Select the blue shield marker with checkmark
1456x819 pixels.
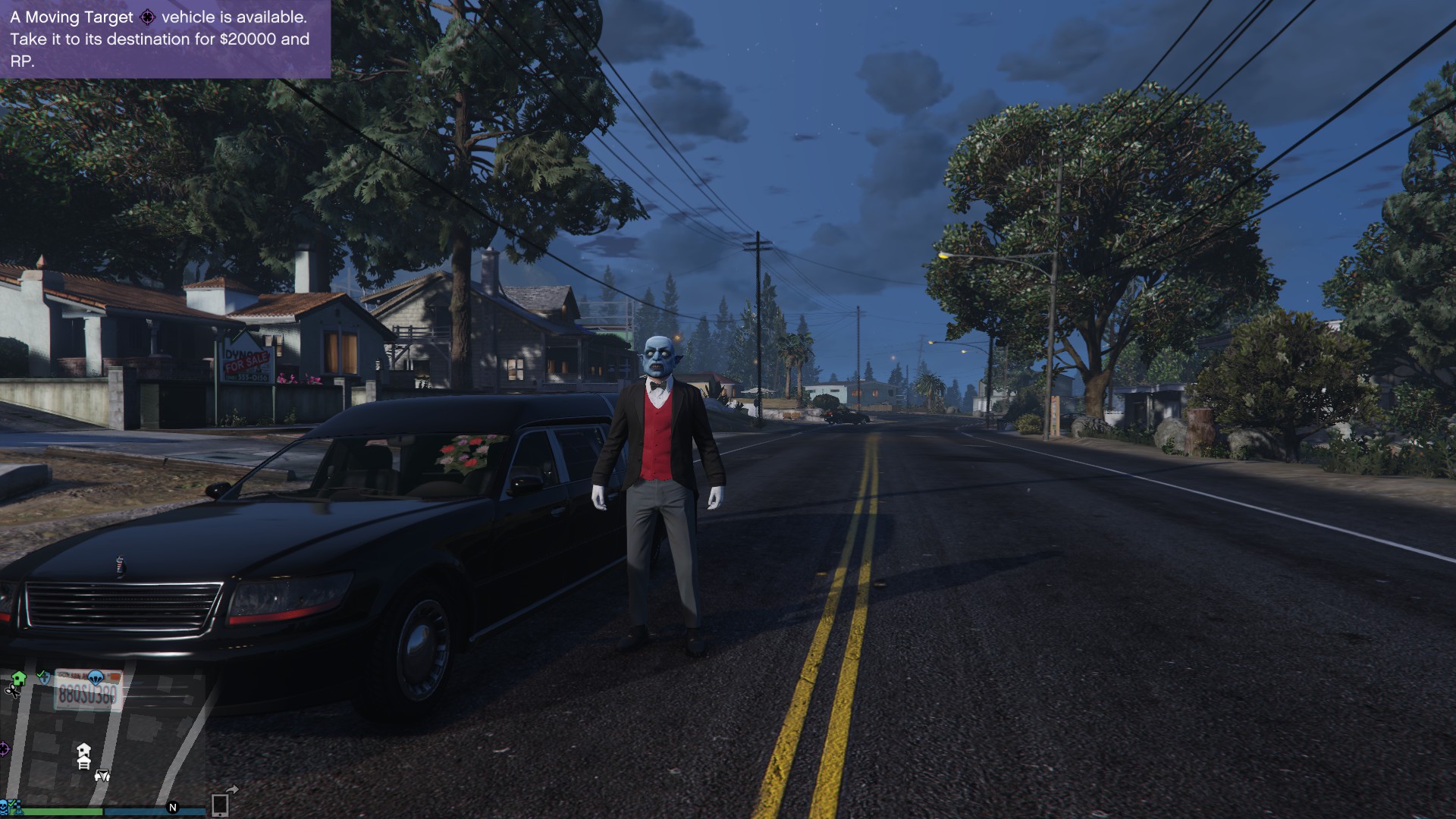[x=44, y=676]
